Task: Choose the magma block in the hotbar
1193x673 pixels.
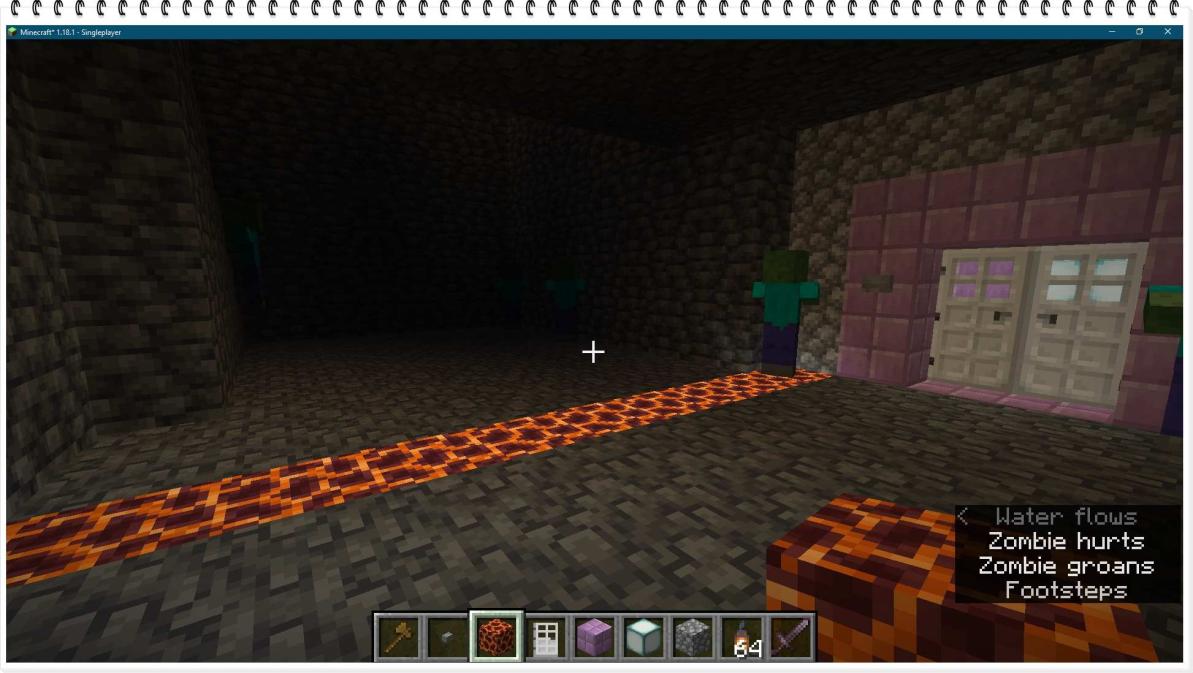Action: 497,637
